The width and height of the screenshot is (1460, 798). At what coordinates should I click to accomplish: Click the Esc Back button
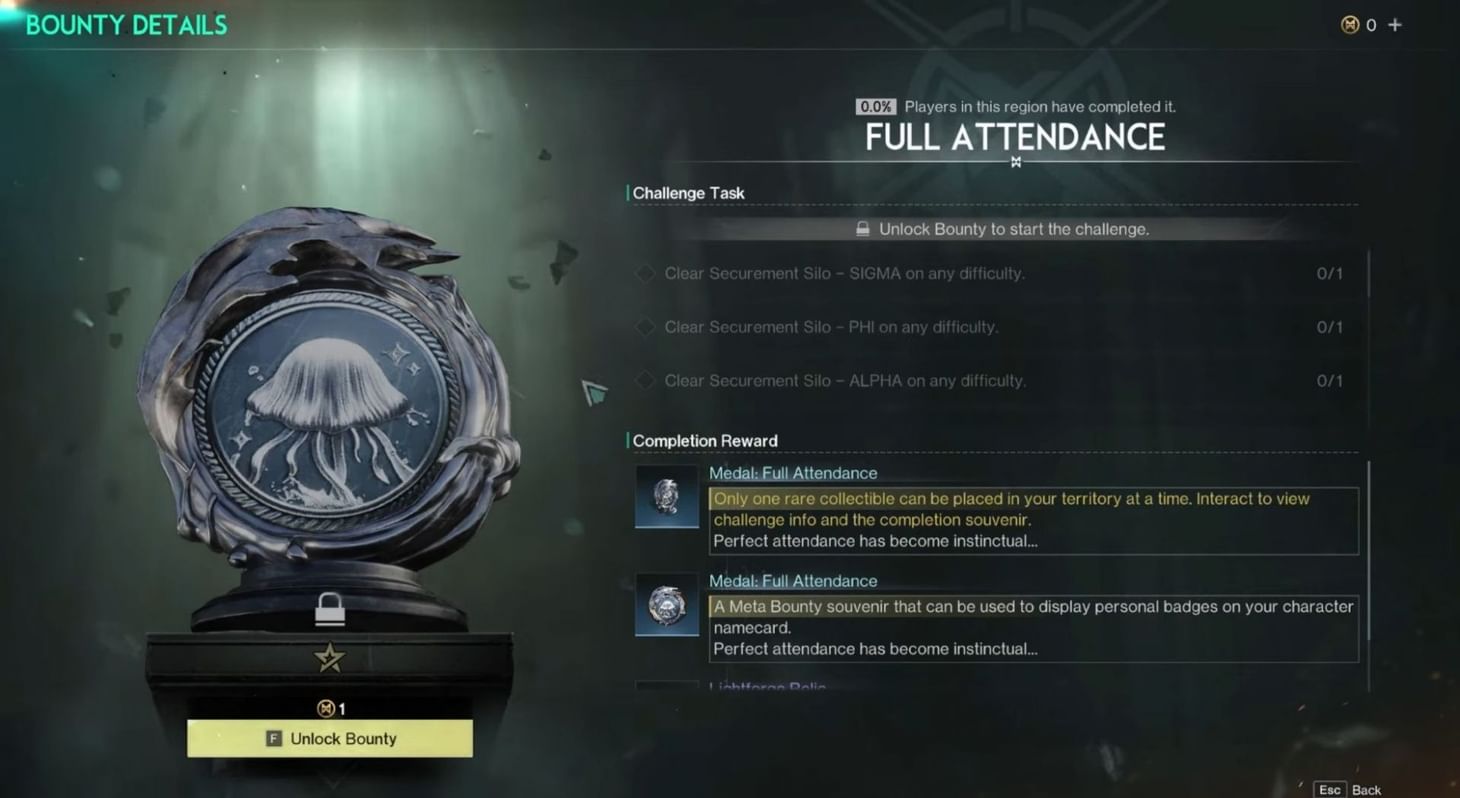click(x=1345, y=789)
